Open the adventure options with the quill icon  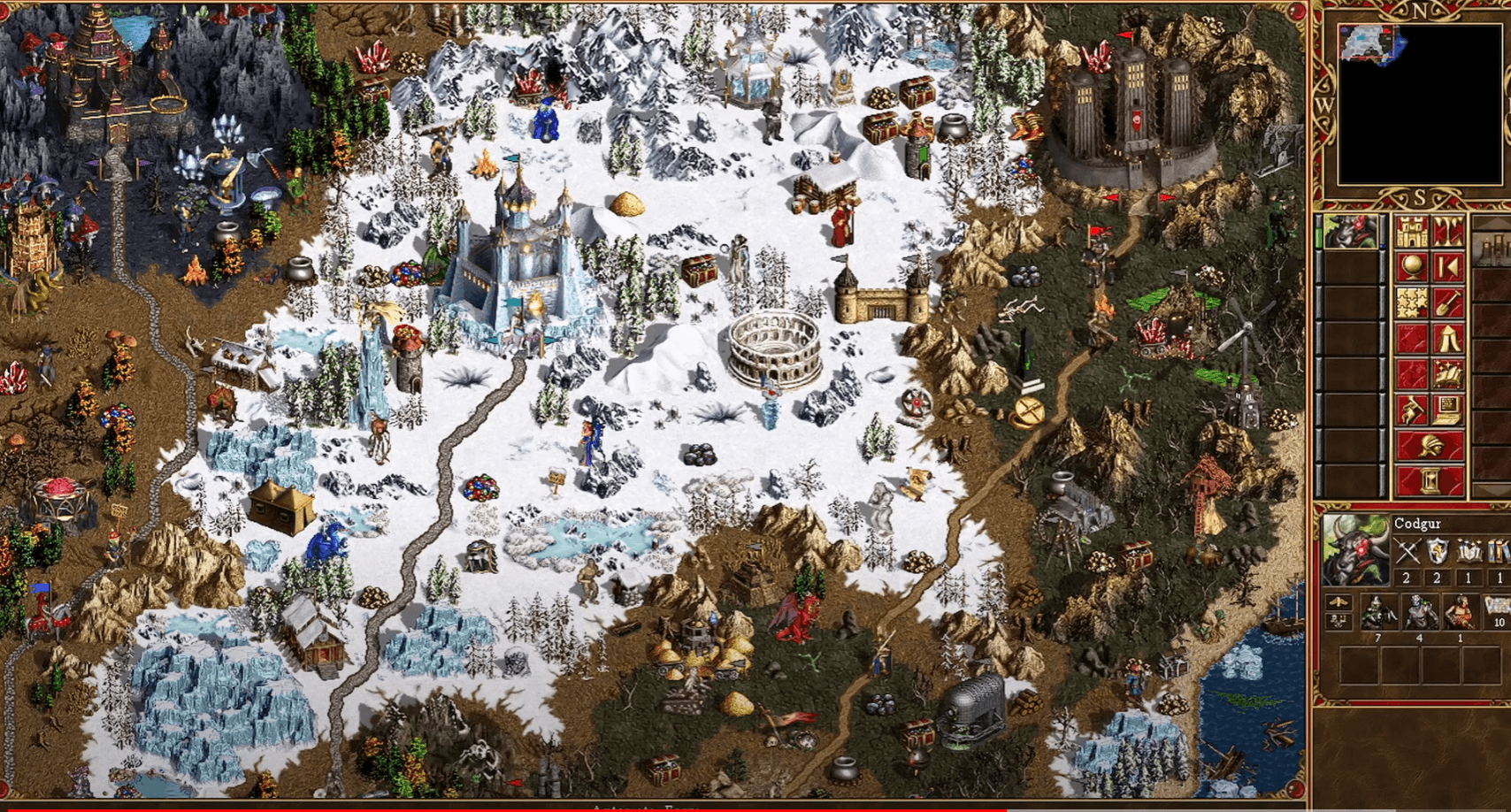coord(1410,409)
